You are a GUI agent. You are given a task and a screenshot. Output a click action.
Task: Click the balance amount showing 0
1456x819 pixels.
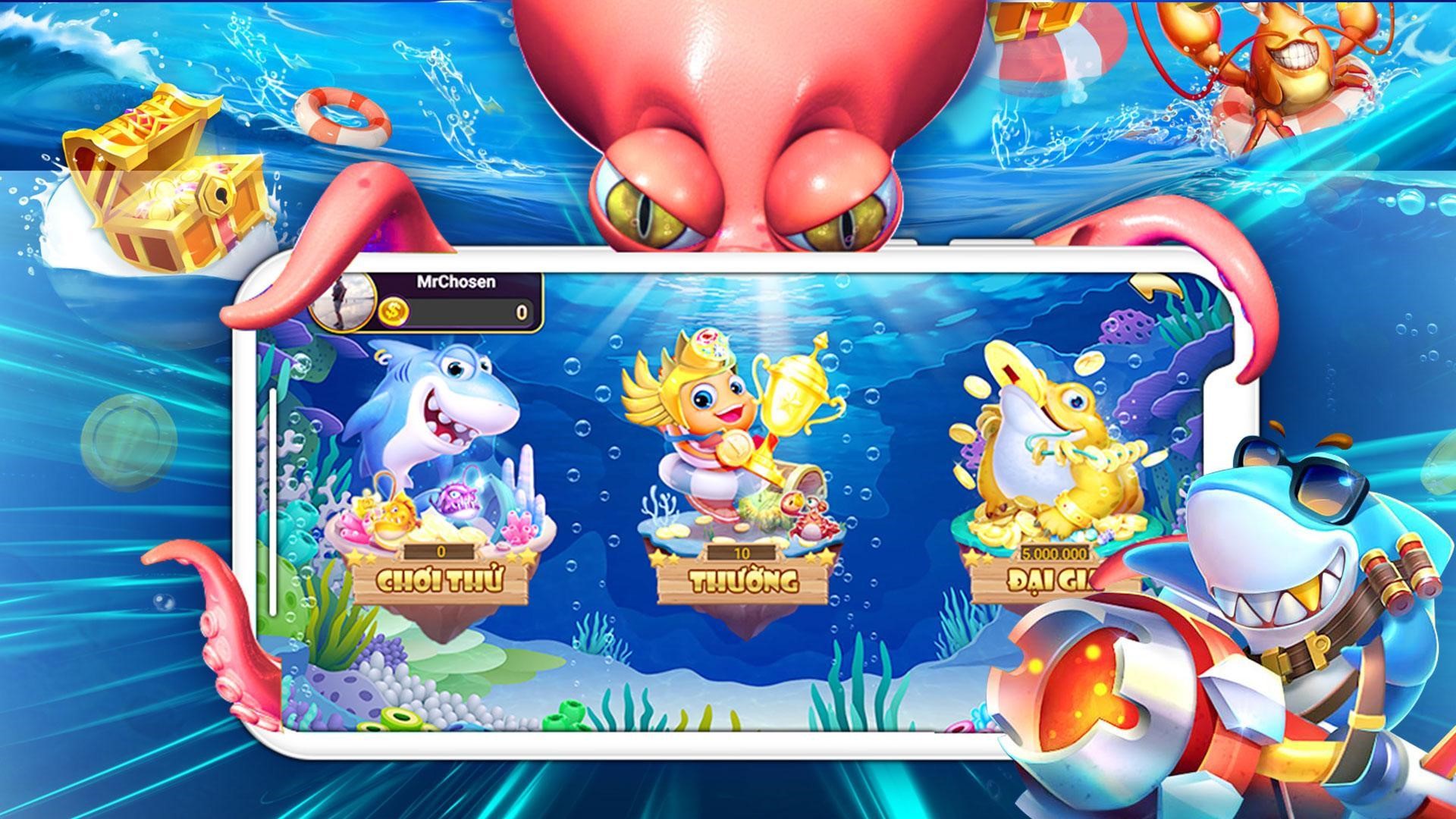(x=521, y=311)
